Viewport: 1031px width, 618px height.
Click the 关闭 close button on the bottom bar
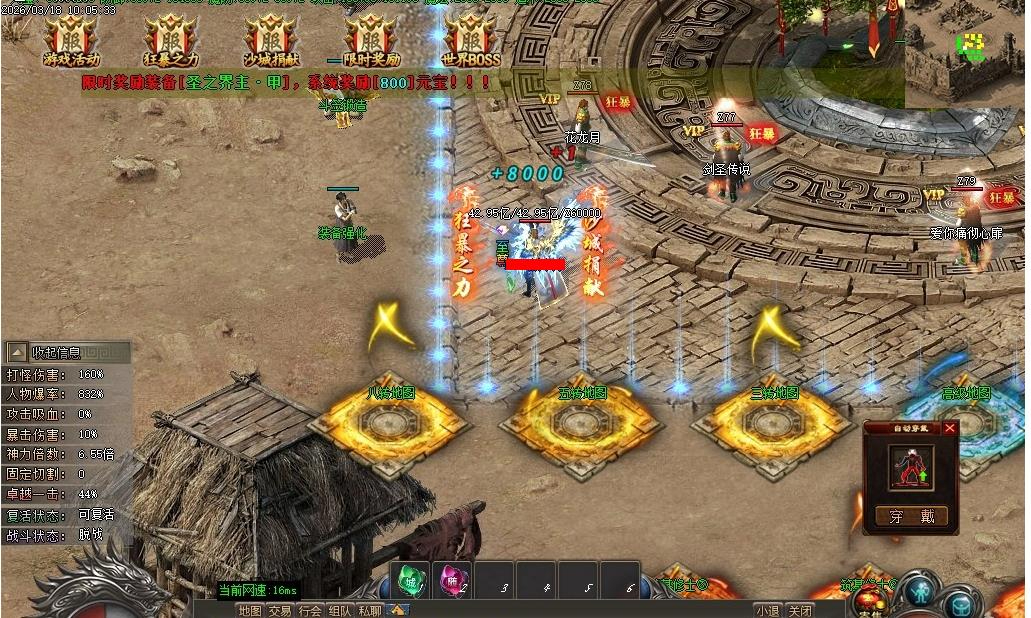799,610
